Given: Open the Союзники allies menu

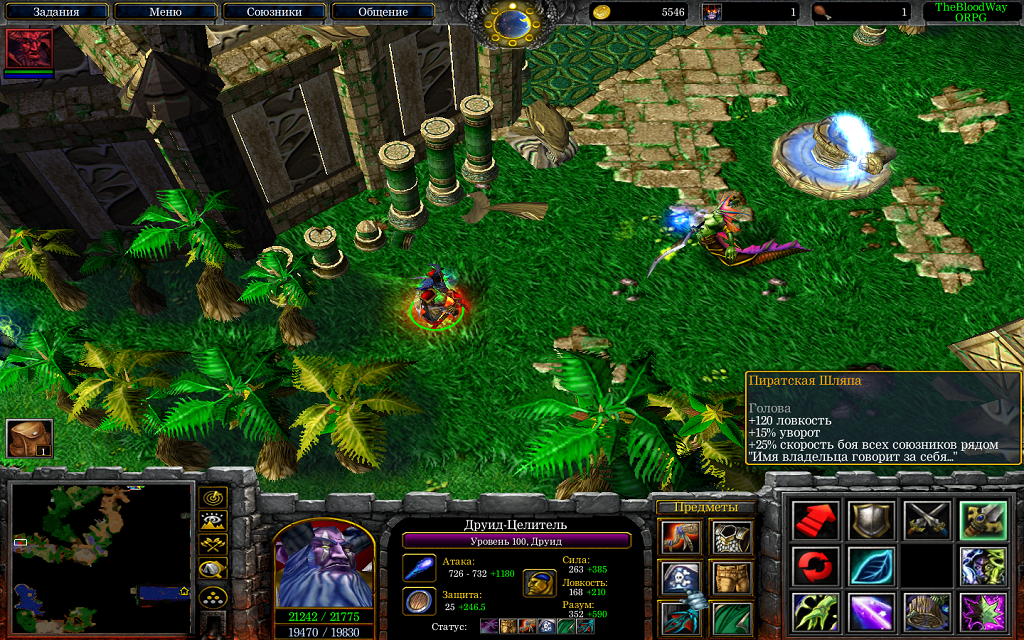Looking at the screenshot, I should 274,12.
